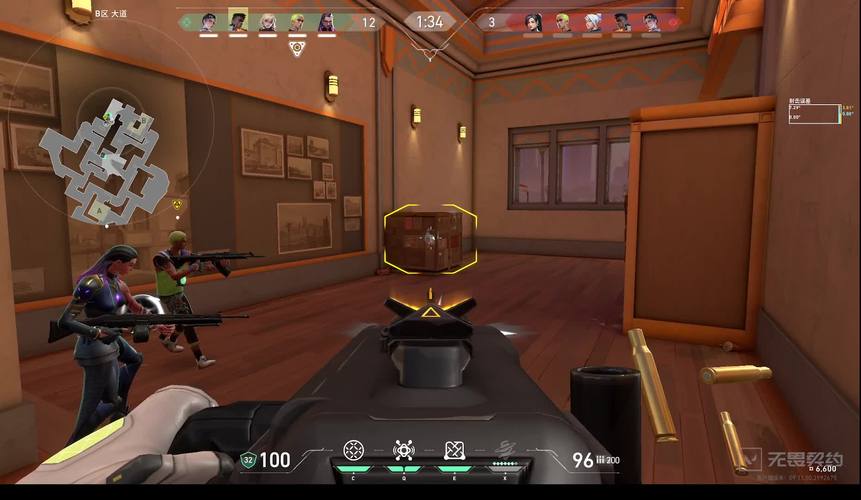Select the highlighted yellow-framed ally portrait
Screen dimensions: 861x500
(x=238, y=21)
